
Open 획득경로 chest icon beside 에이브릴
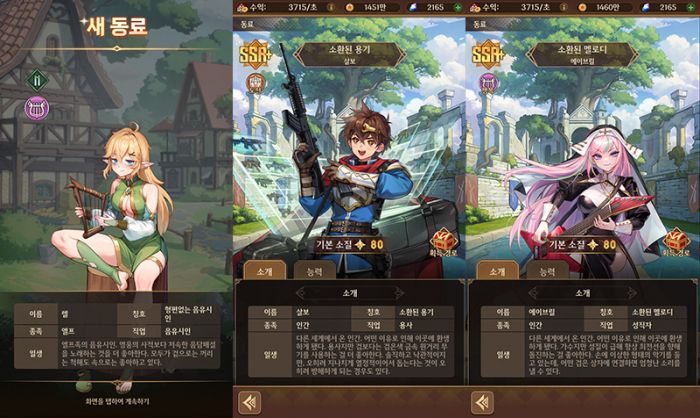pos(679,240)
